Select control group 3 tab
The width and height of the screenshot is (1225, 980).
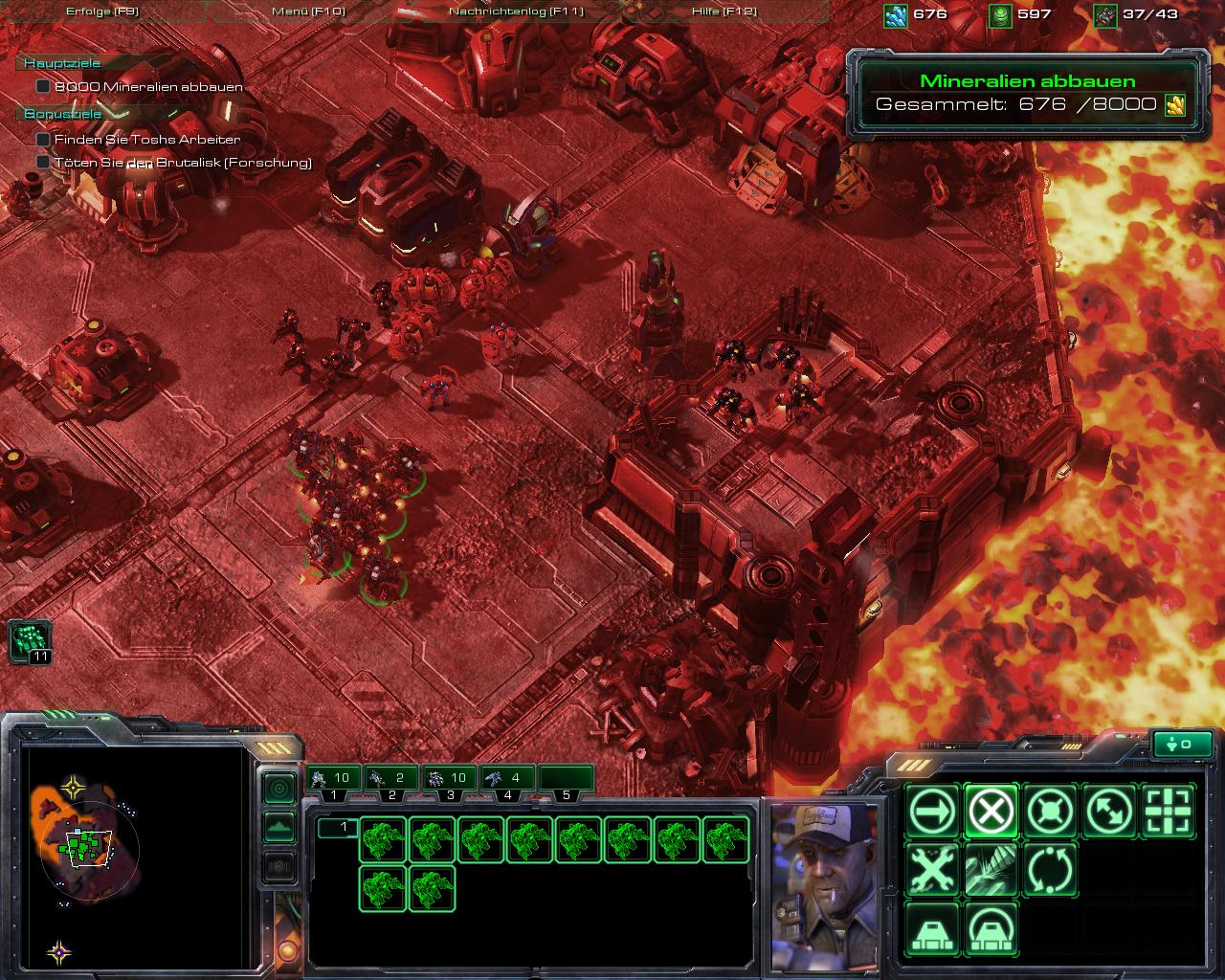[x=450, y=780]
